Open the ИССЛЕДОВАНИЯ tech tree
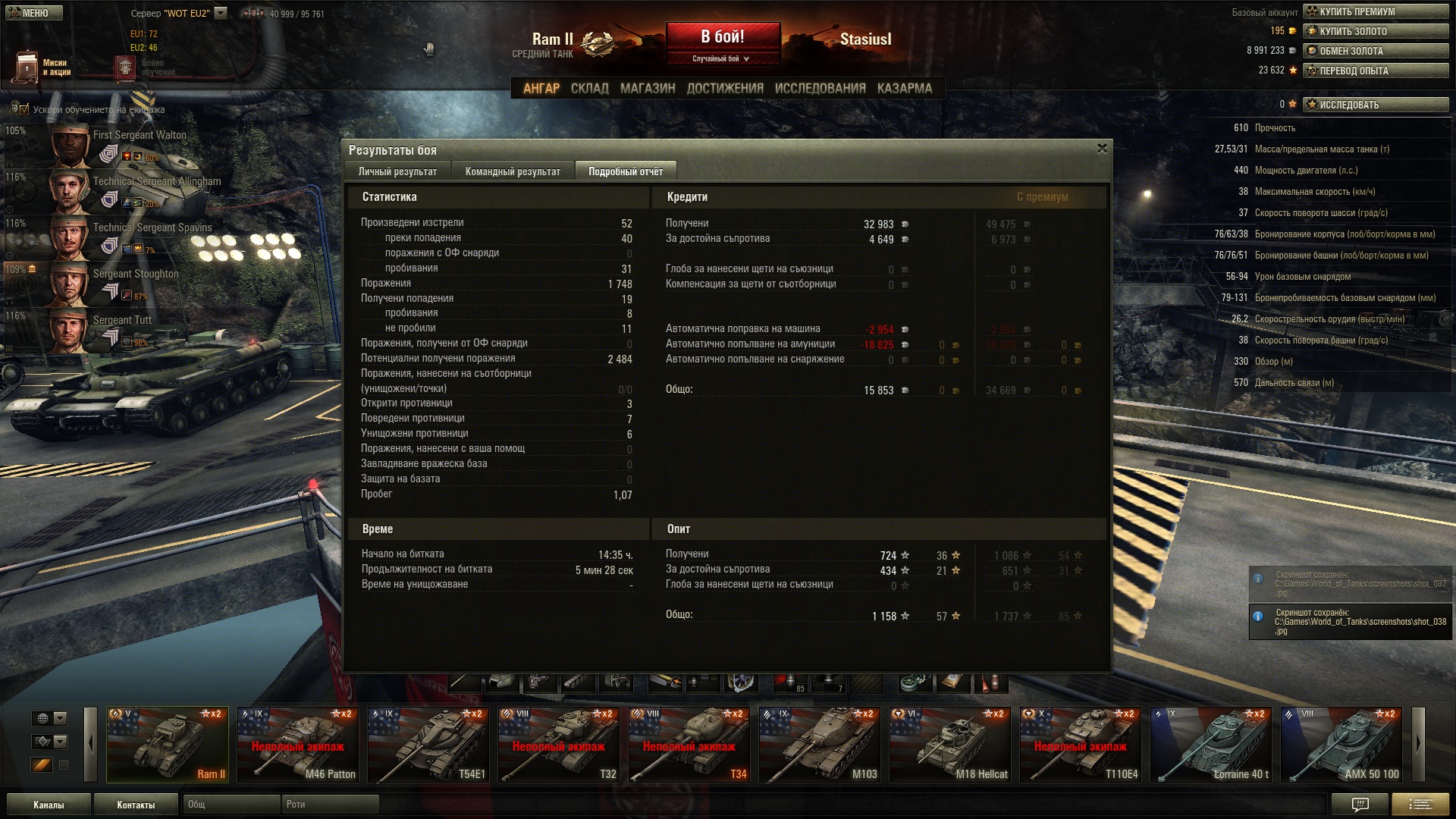The image size is (1456, 819). (820, 89)
